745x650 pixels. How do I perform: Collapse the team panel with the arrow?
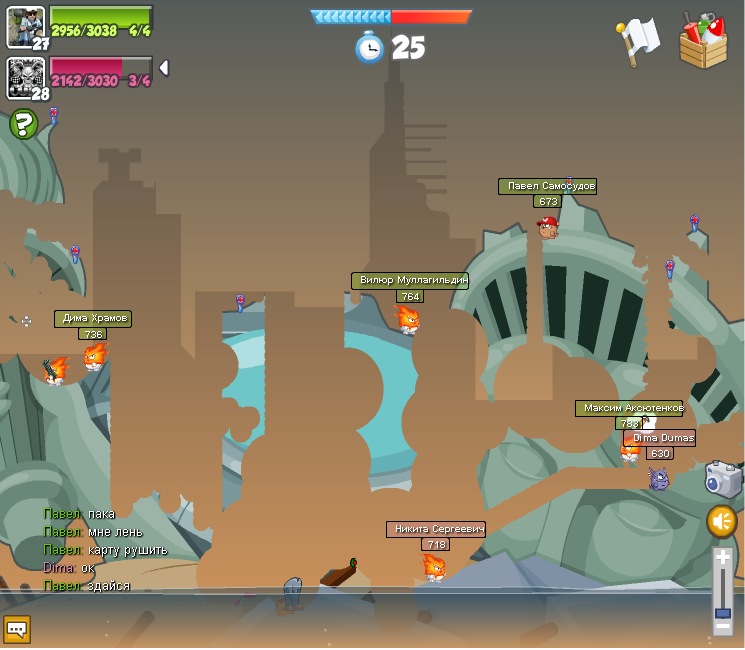164,68
